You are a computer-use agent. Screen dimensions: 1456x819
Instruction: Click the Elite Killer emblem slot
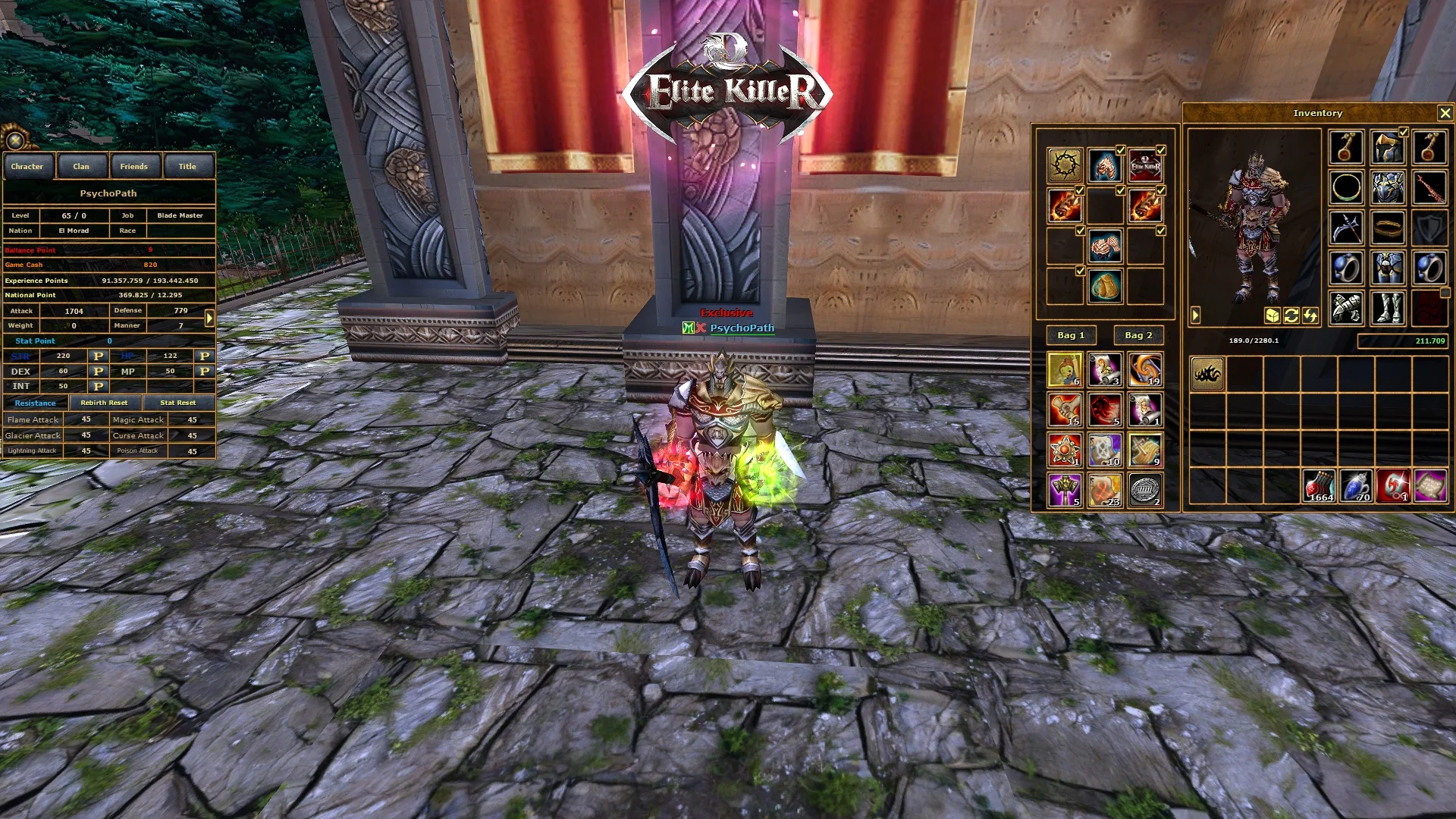coord(1145,165)
